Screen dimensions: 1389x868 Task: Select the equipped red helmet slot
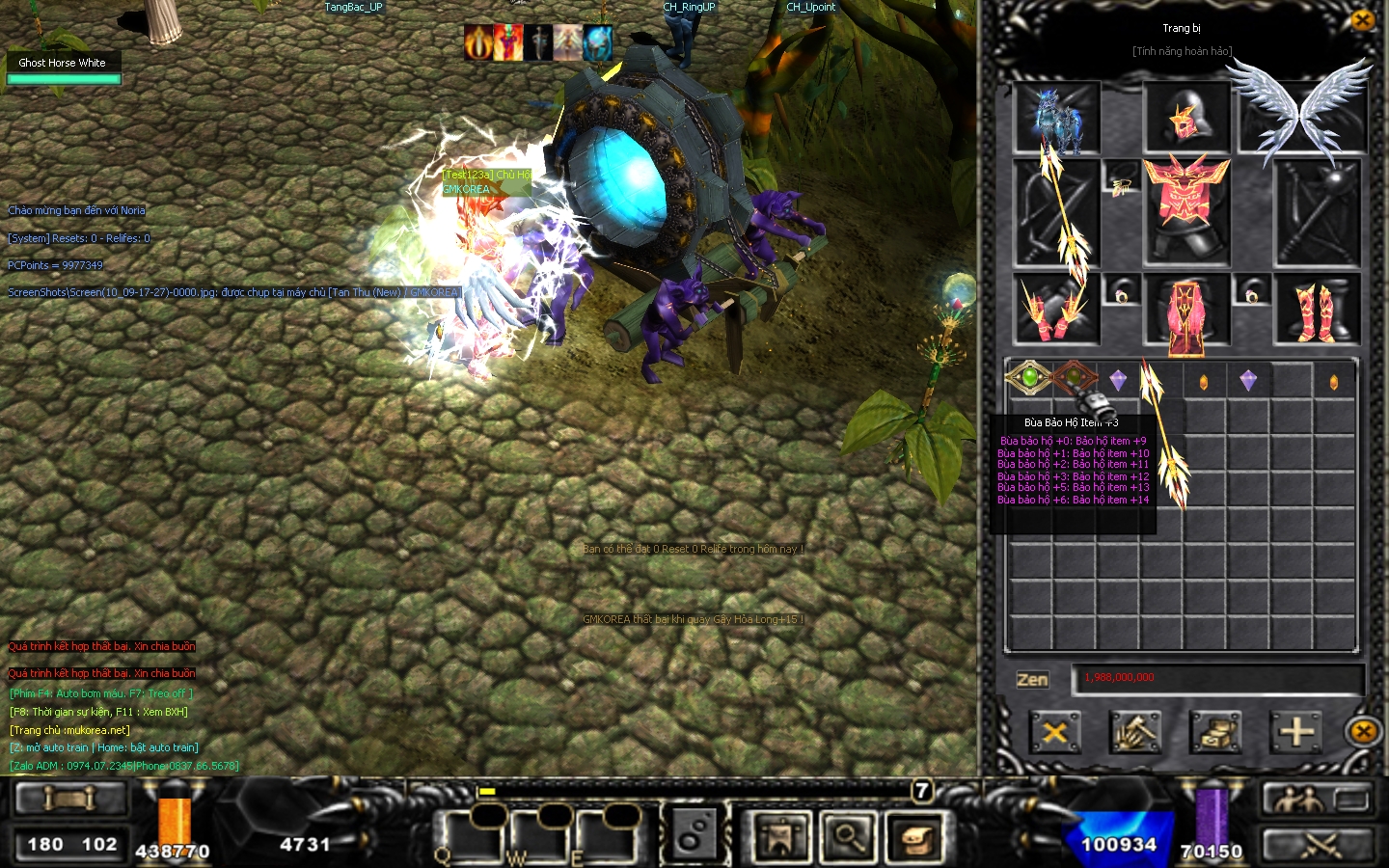[1185, 118]
